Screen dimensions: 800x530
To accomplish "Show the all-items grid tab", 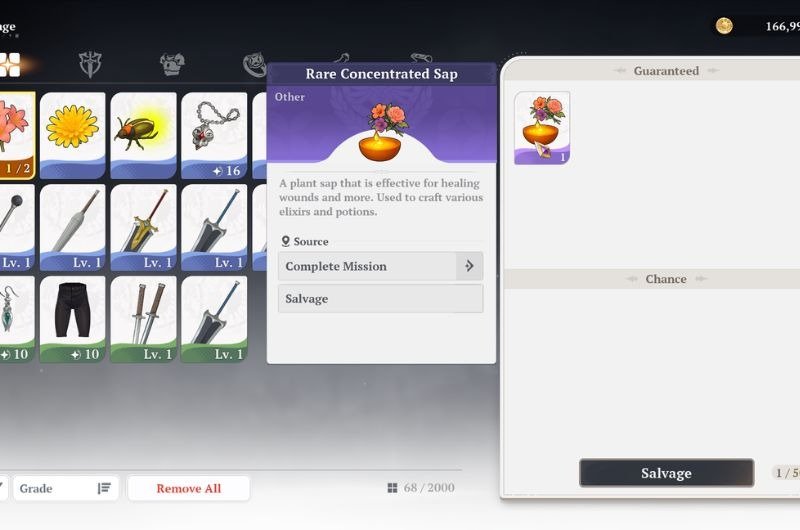I will click(x=10, y=65).
